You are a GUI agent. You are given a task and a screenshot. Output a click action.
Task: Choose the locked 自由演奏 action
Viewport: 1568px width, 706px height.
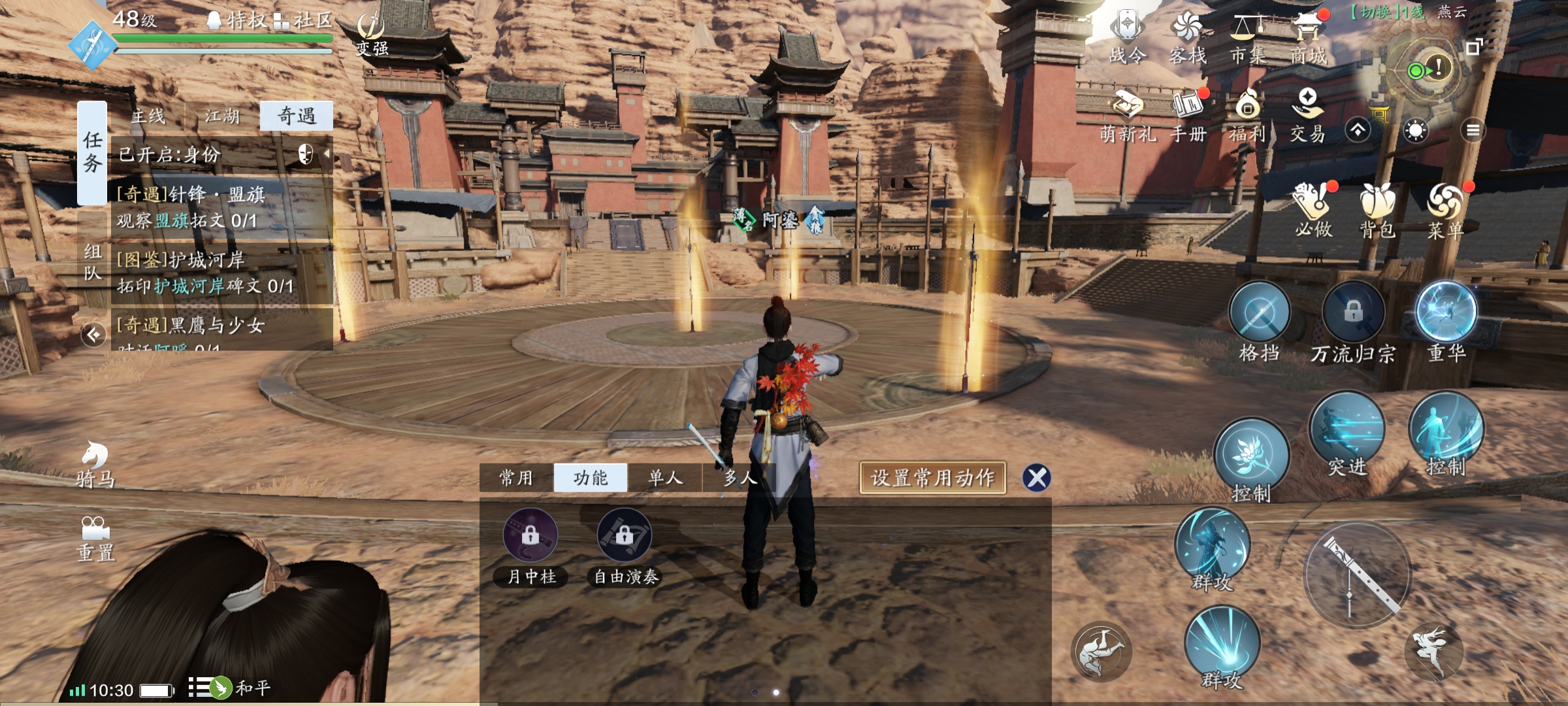coord(625,536)
